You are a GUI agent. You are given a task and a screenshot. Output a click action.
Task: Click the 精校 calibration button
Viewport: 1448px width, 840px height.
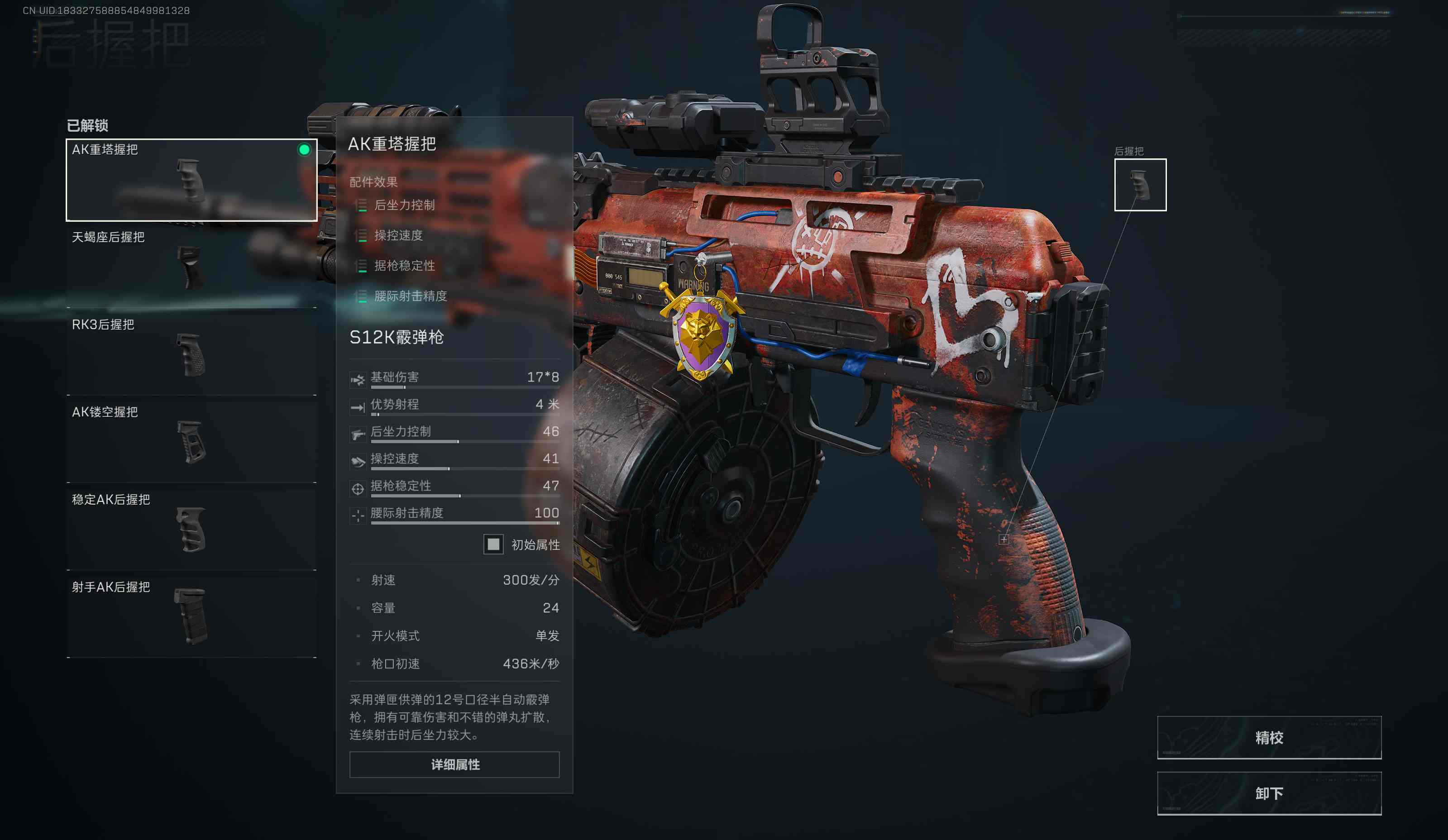(x=1269, y=738)
